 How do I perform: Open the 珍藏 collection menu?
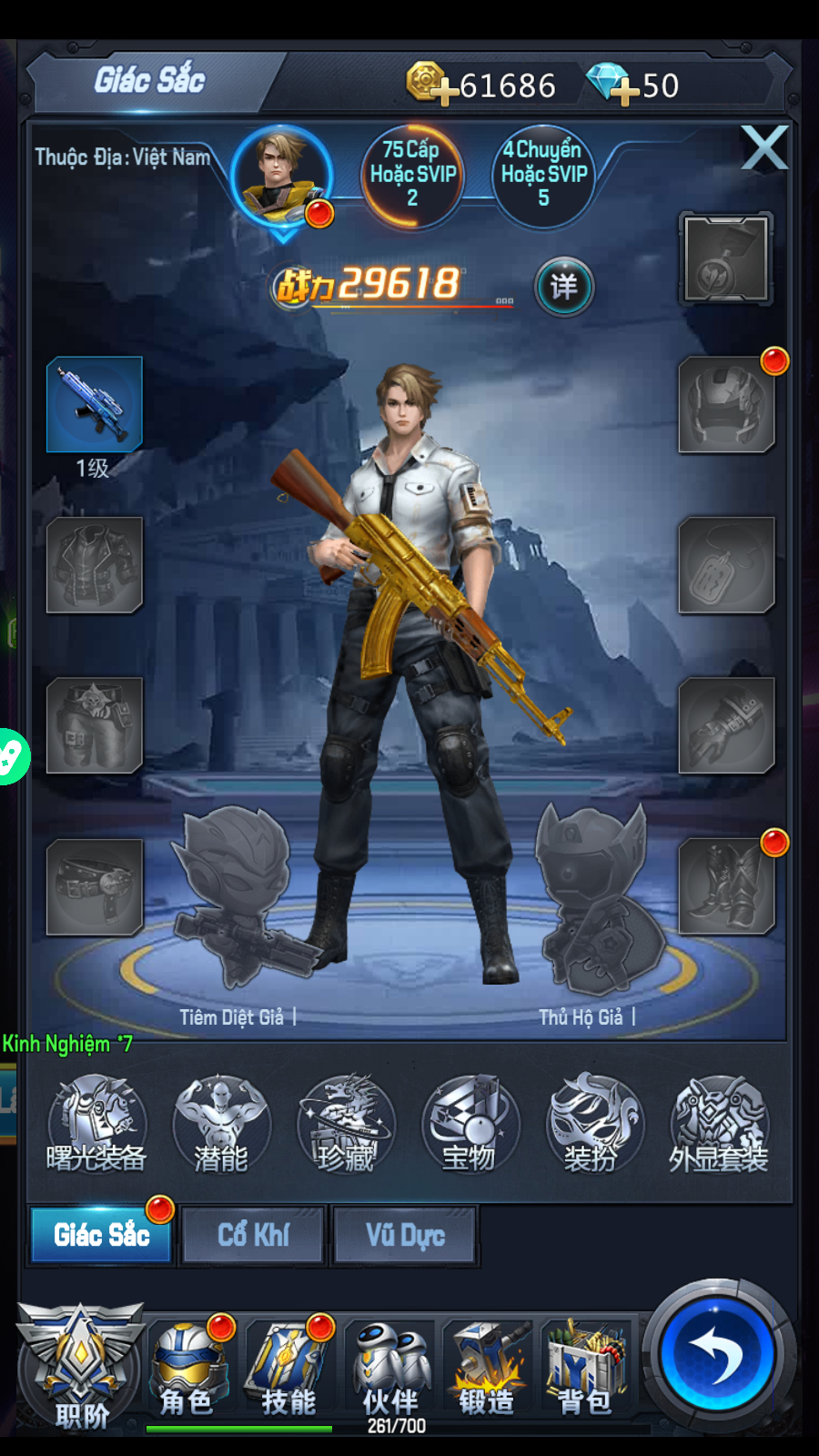pyautogui.click(x=346, y=1124)
